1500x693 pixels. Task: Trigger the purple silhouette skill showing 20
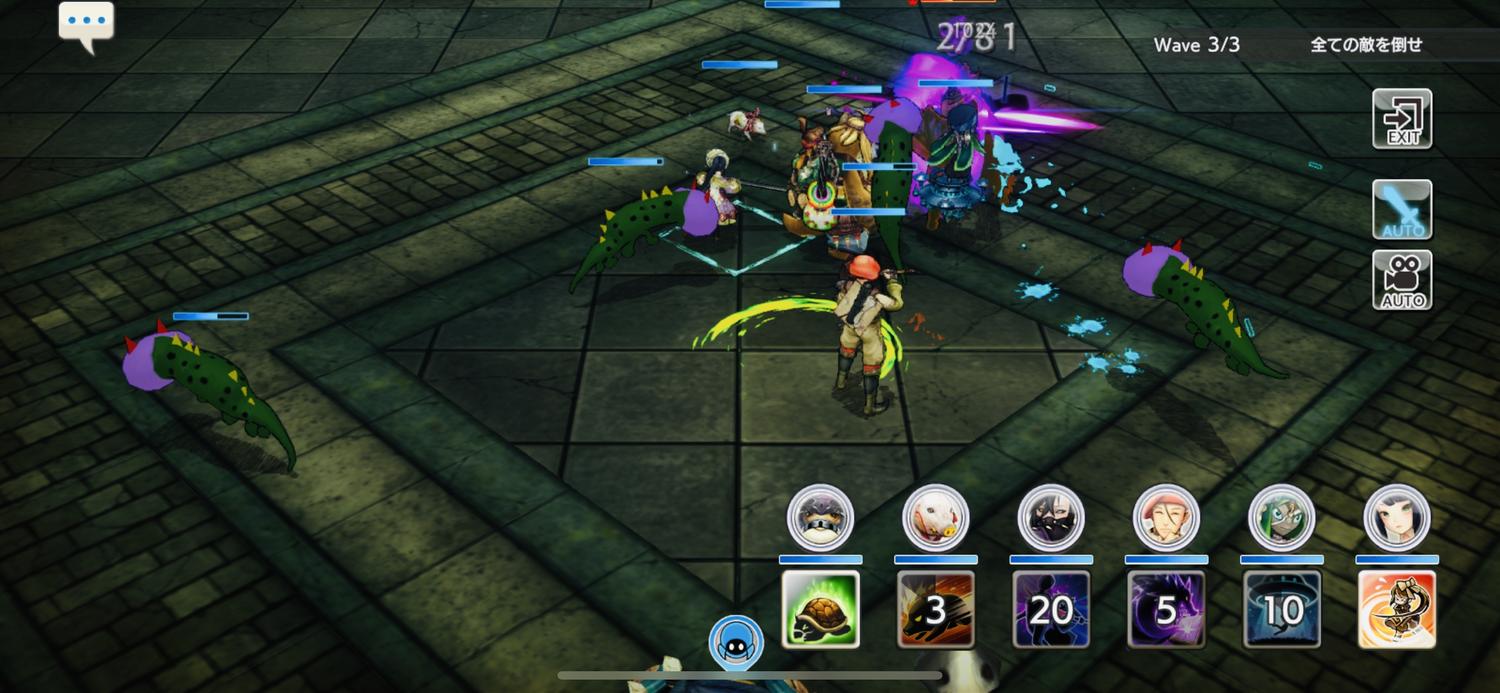1050,609
